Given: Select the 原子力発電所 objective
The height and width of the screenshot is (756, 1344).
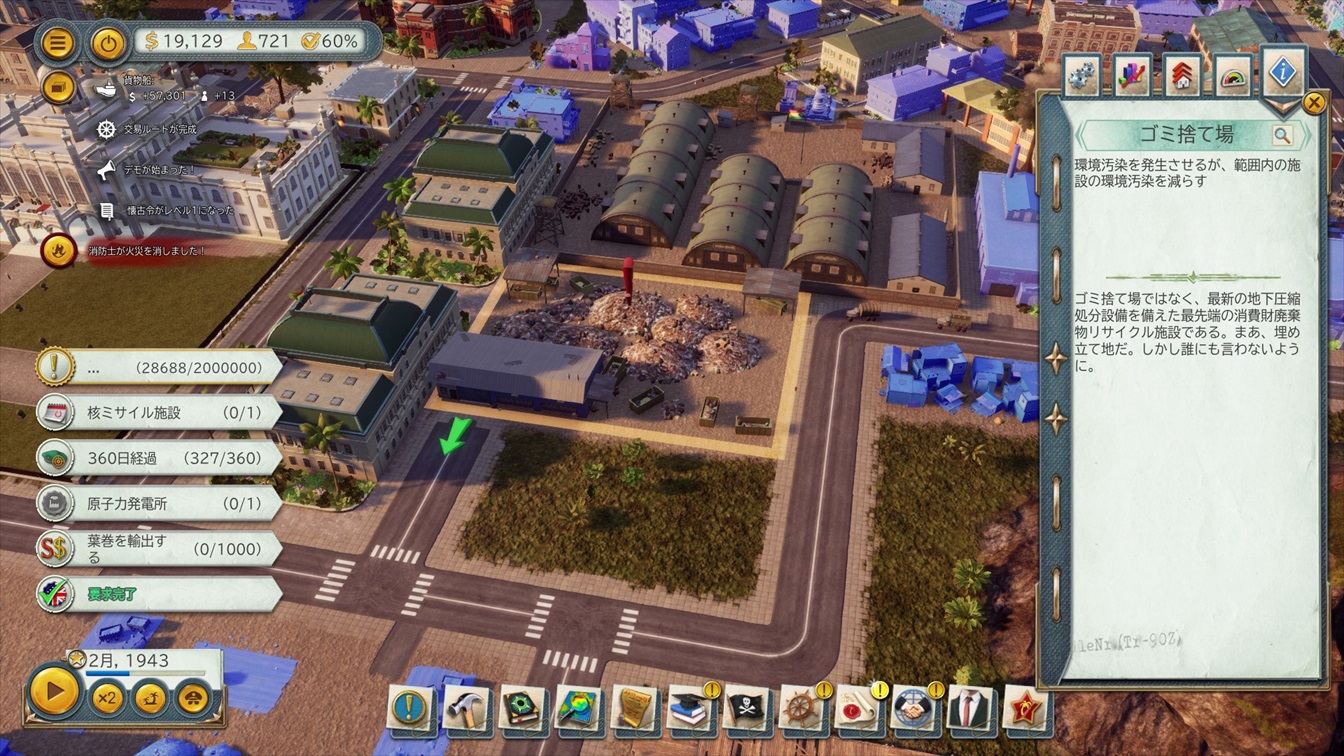Looking at the screenshot, I should (160, 503).
